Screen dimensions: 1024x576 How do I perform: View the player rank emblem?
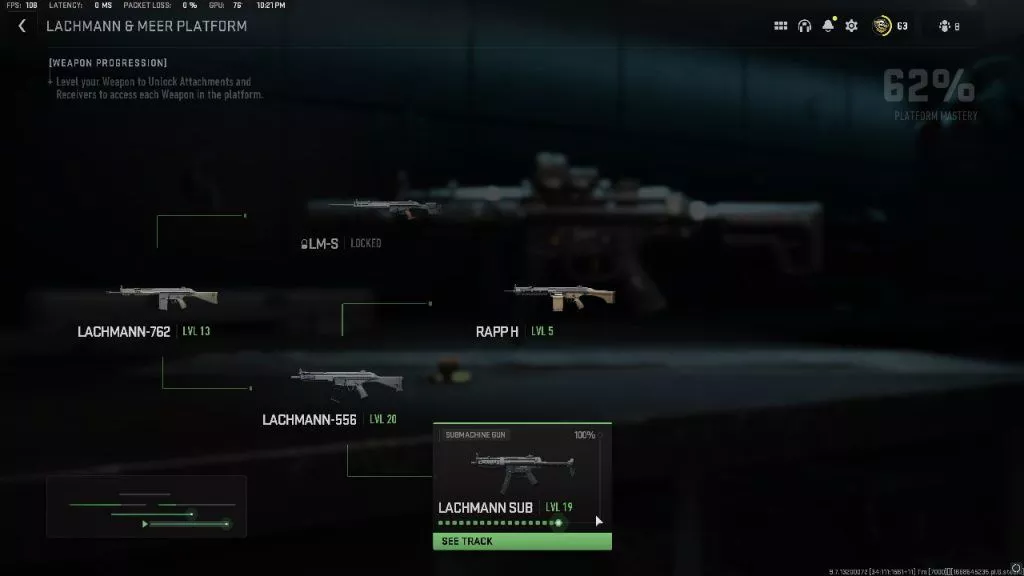pos(882,26)
